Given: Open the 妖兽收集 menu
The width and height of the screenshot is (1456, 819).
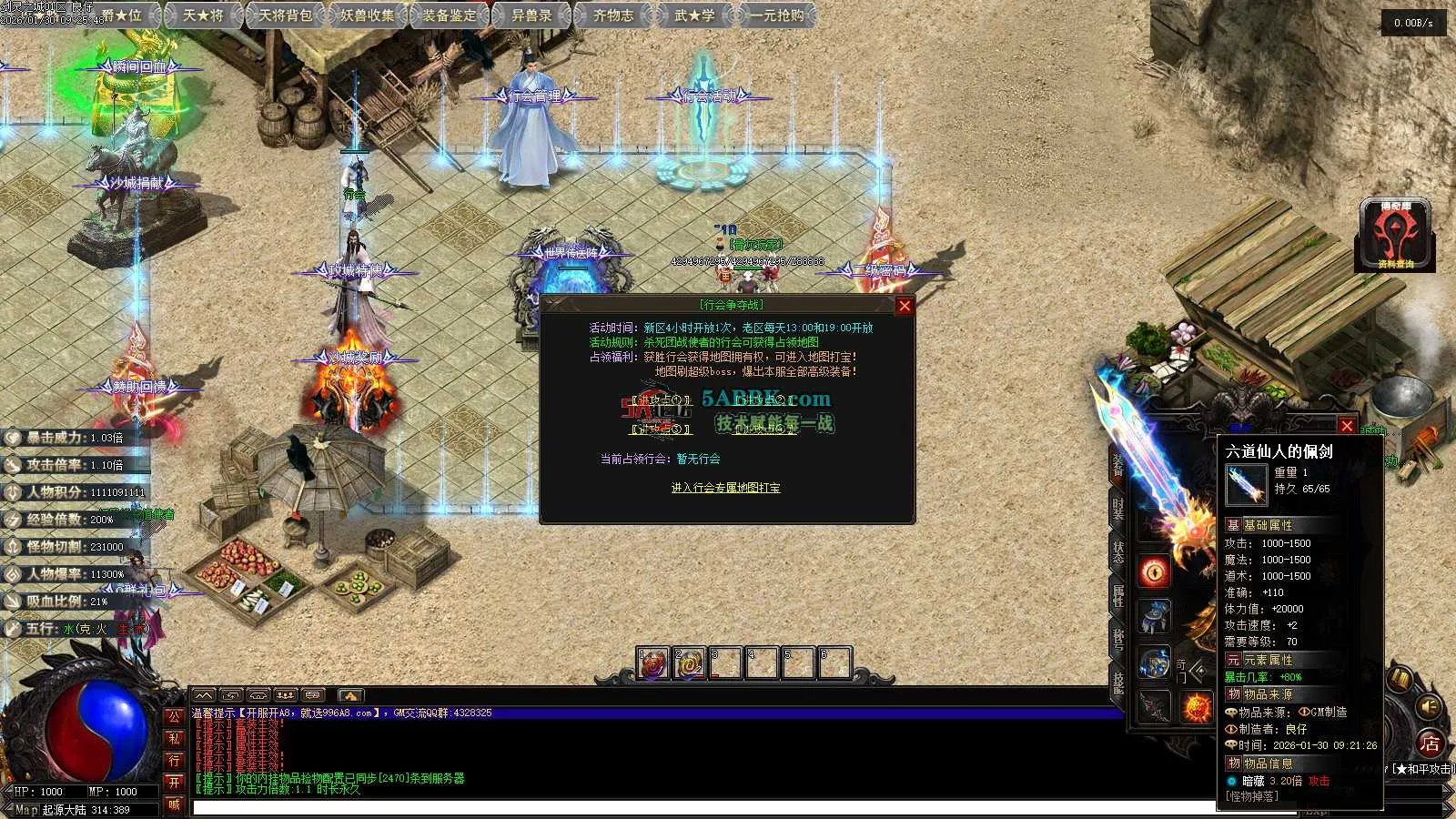Looking at the screenshot, I should (368, 15).
